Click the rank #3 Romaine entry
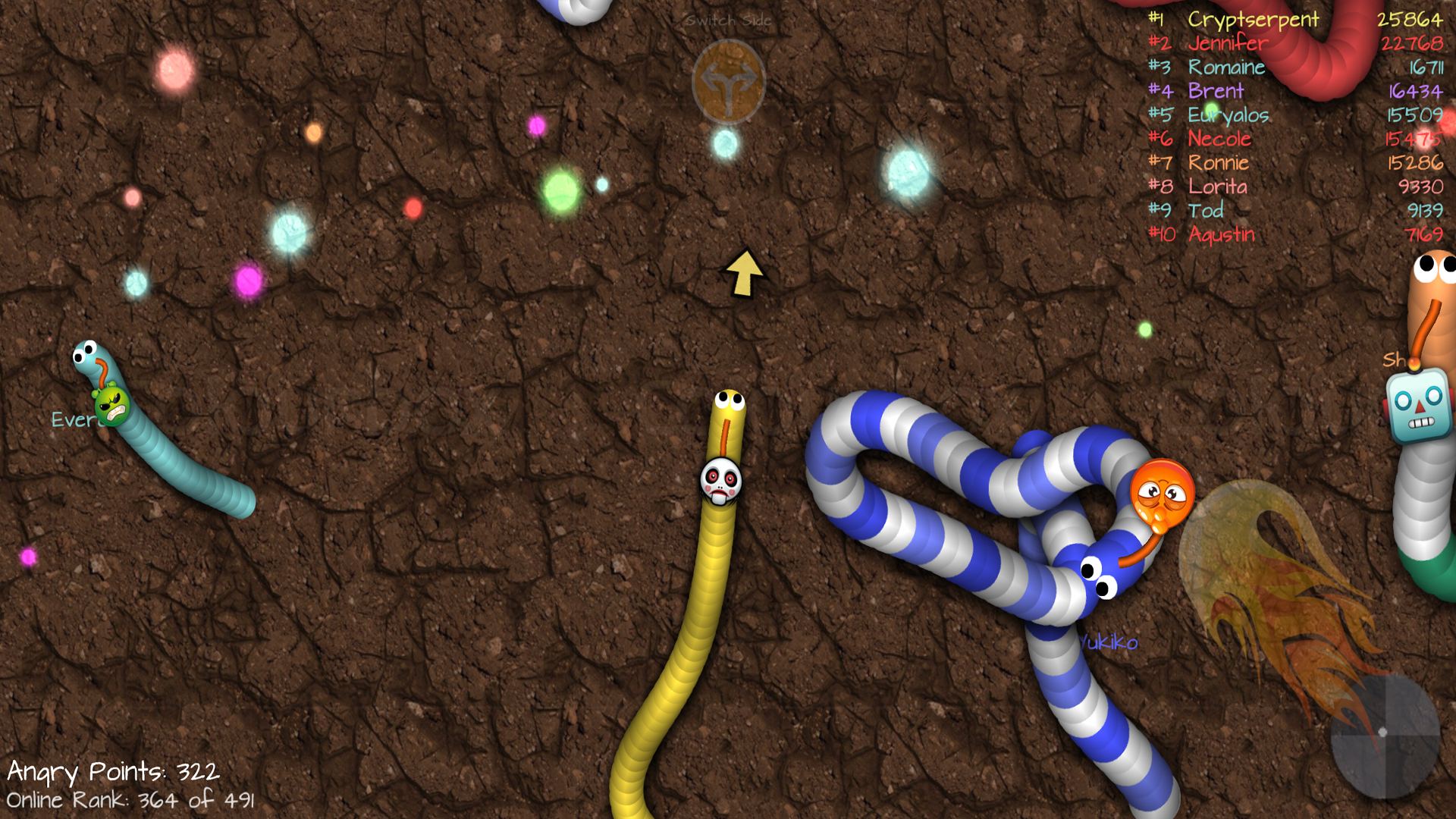The height and width of the screenshot is (819, 1456). pyautogui.click(x=1228, y=67)
